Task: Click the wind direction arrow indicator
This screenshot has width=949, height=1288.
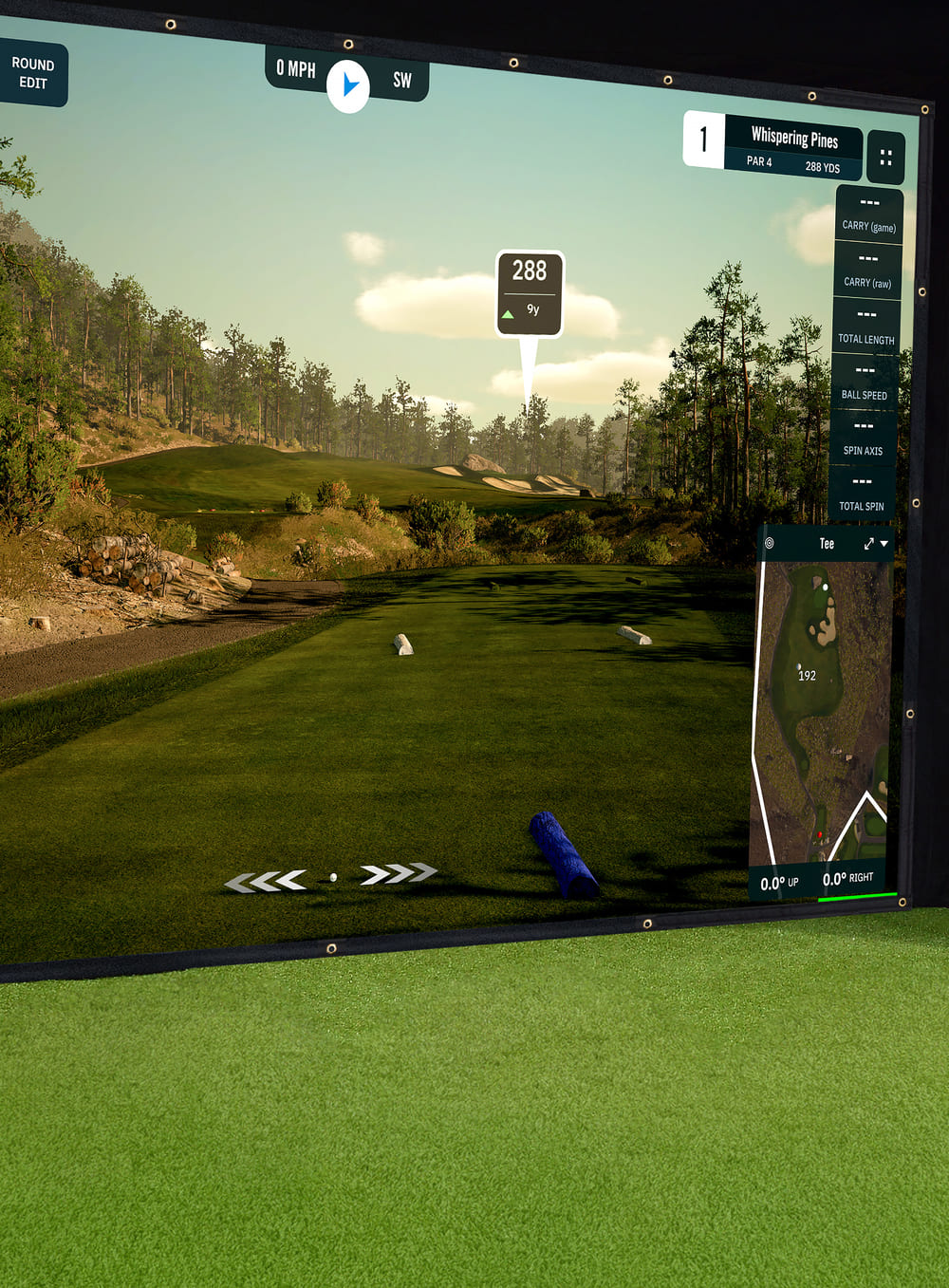Action: (x=348, y=85)
